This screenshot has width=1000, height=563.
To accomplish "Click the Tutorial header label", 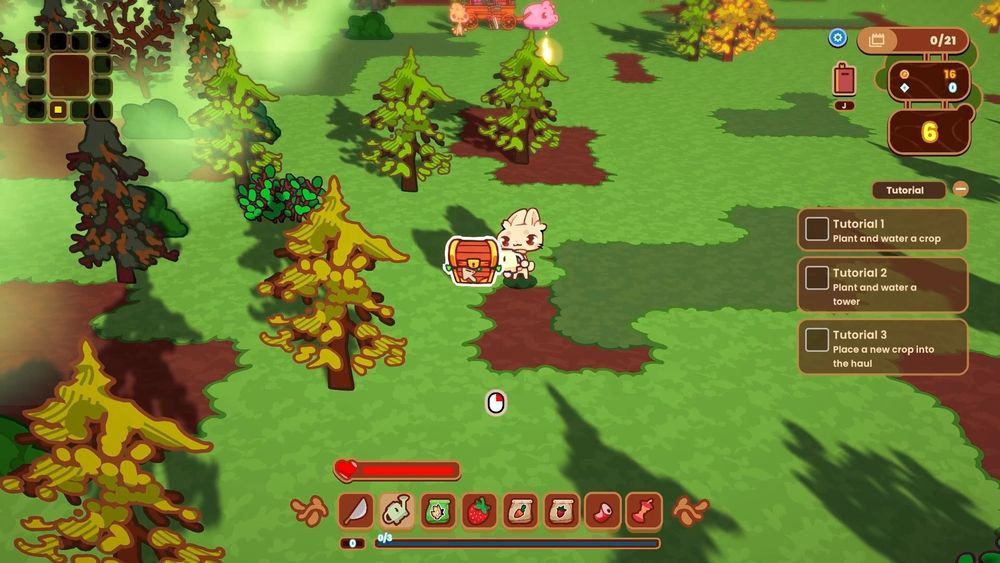I will [908, 190].
